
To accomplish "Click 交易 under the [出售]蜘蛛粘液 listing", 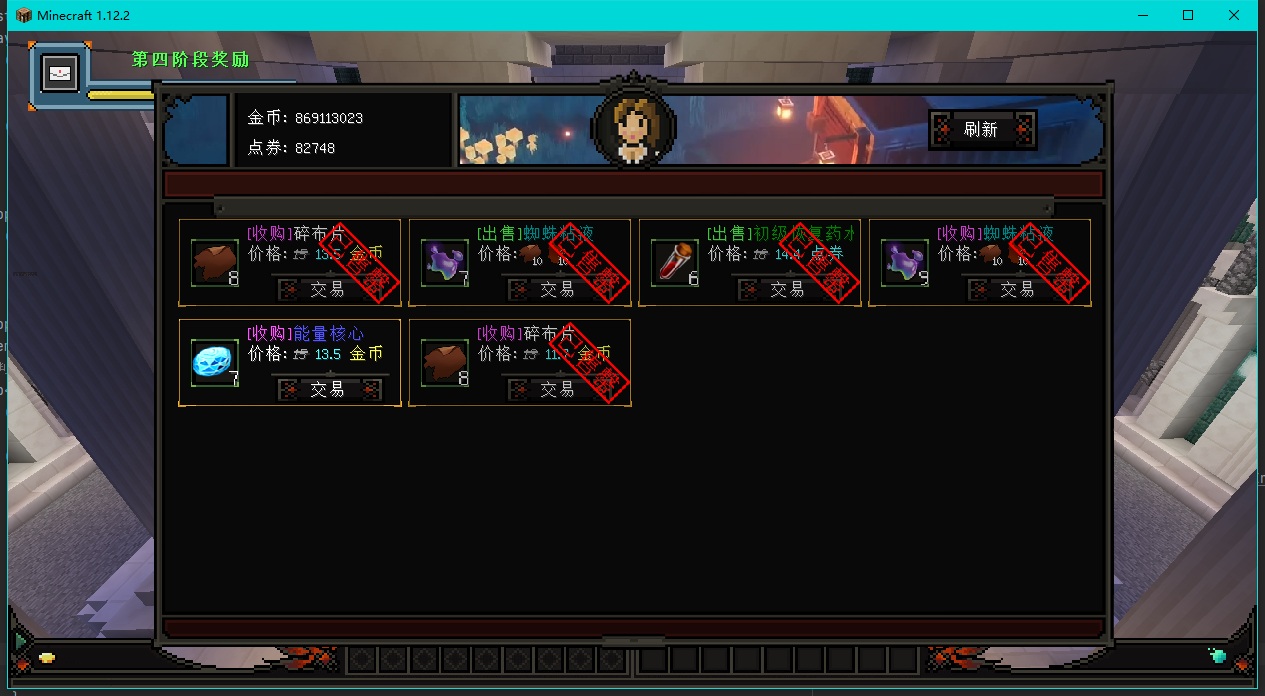I will pos(557,289).
